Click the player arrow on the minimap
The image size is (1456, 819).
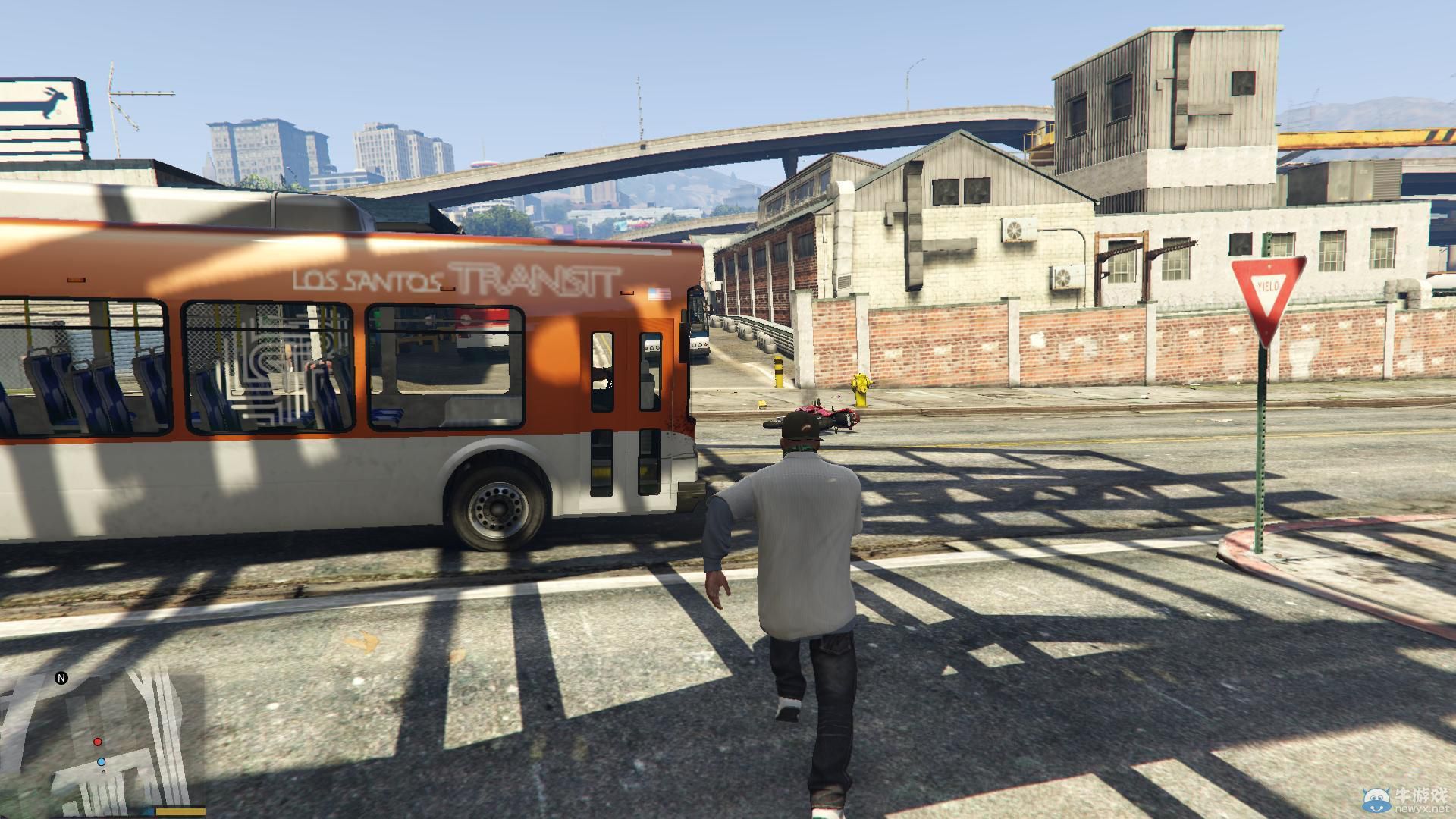click(104, 771)
